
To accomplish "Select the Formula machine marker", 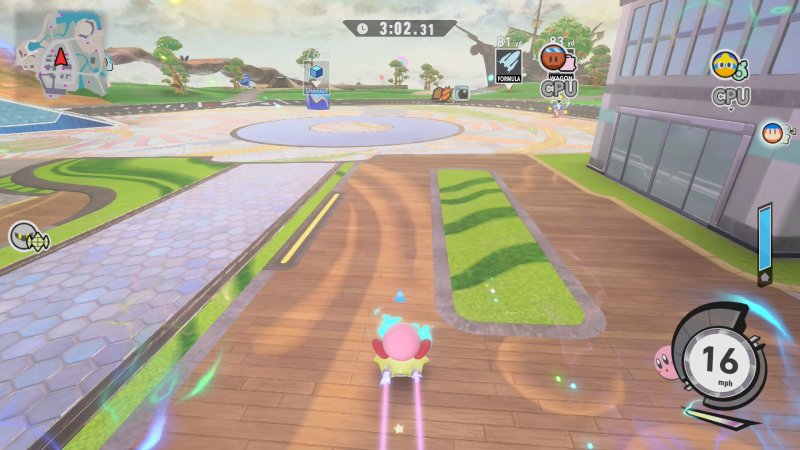I will 509,64.
